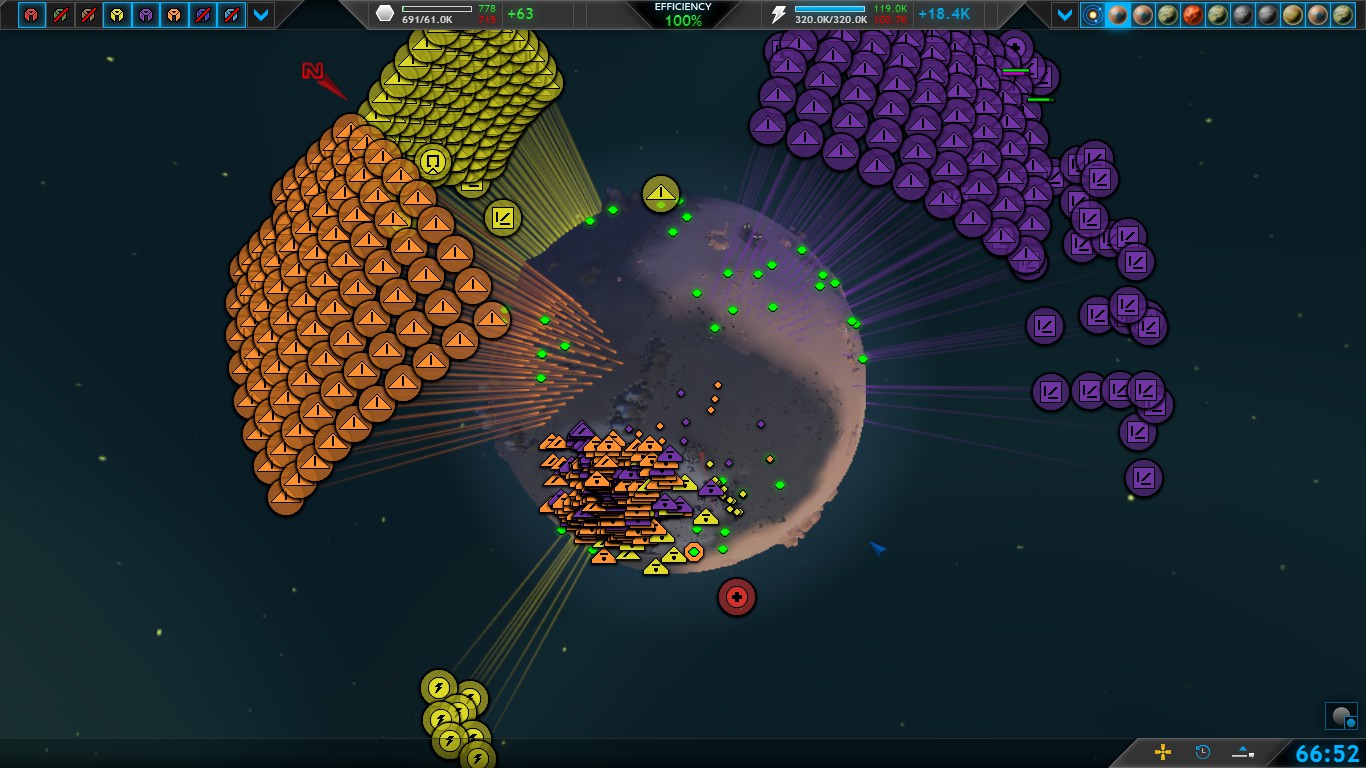This screenshot has width=1366, height=768.
Task: Expand the planet list dropdown arrow
Action: 1065,15
